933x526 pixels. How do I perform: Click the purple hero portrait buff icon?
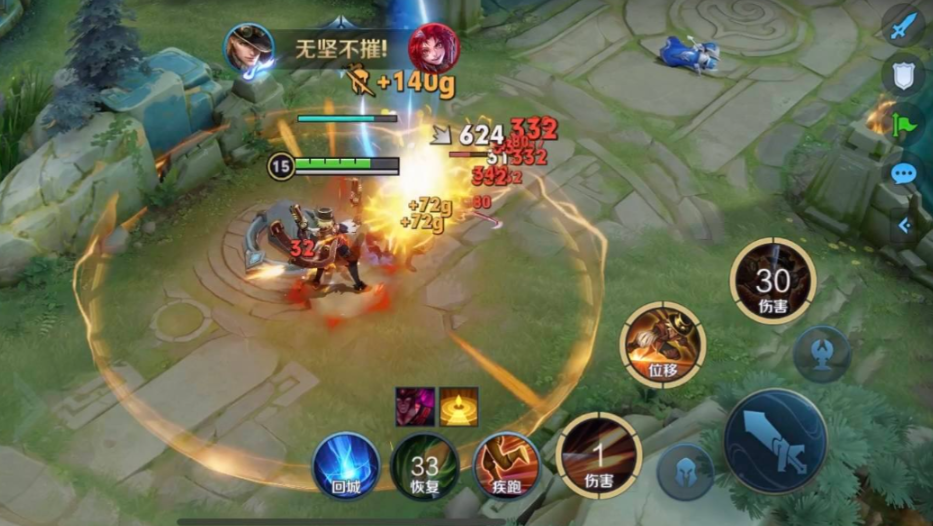[x=415, y=407]
